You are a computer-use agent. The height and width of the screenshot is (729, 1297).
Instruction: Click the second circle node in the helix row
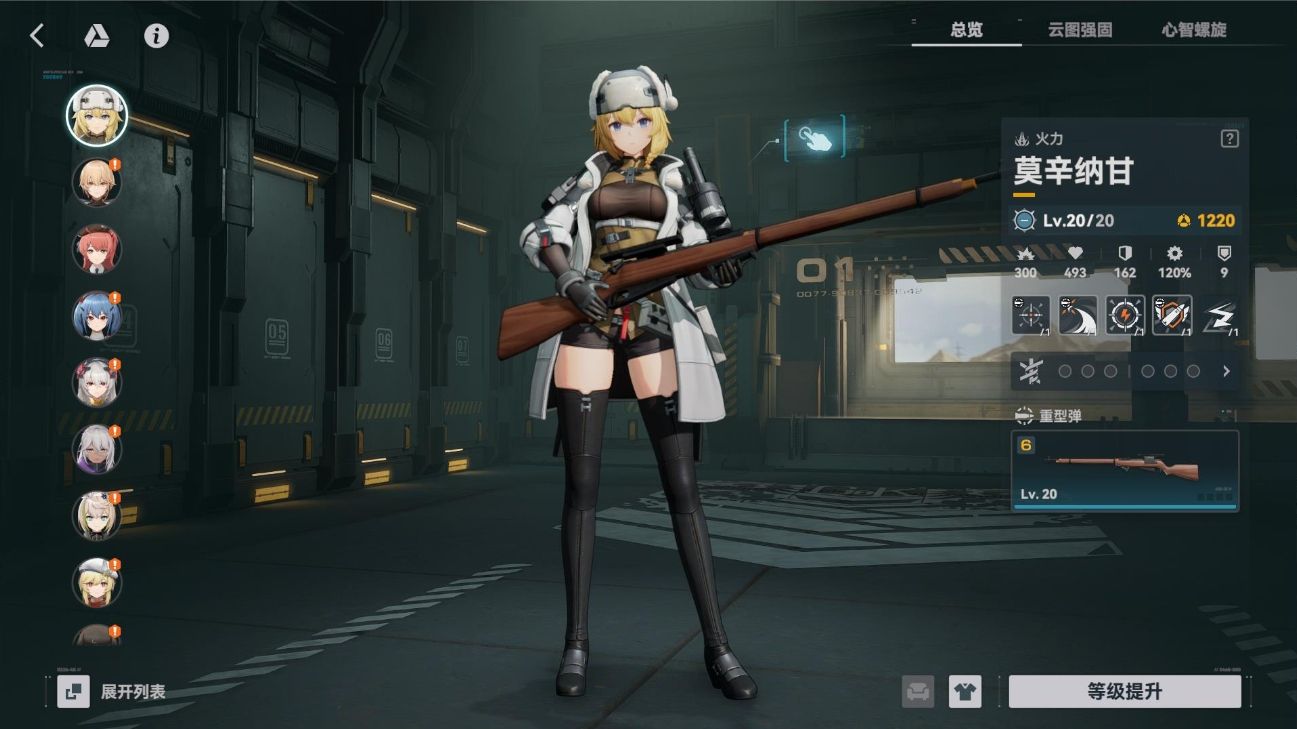[1089, 371]
